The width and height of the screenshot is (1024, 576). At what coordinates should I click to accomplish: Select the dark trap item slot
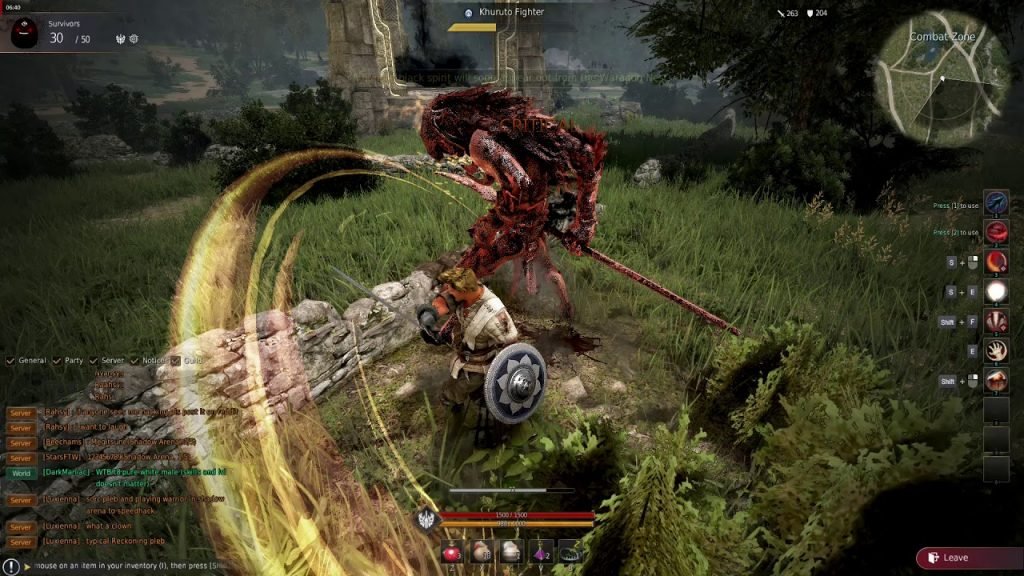point(570,552)
